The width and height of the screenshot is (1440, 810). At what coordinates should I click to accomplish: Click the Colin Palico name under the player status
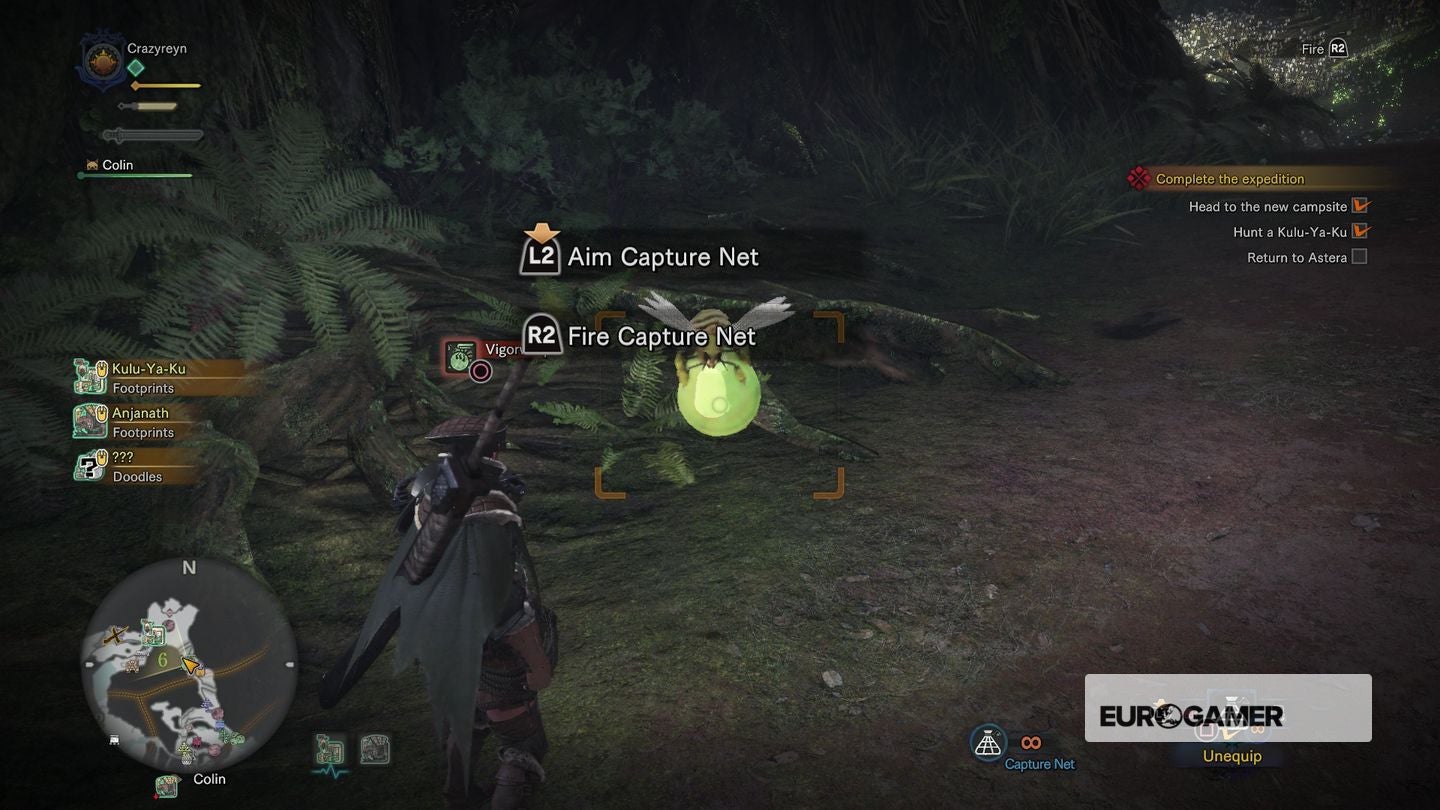(x=117, y=165)
